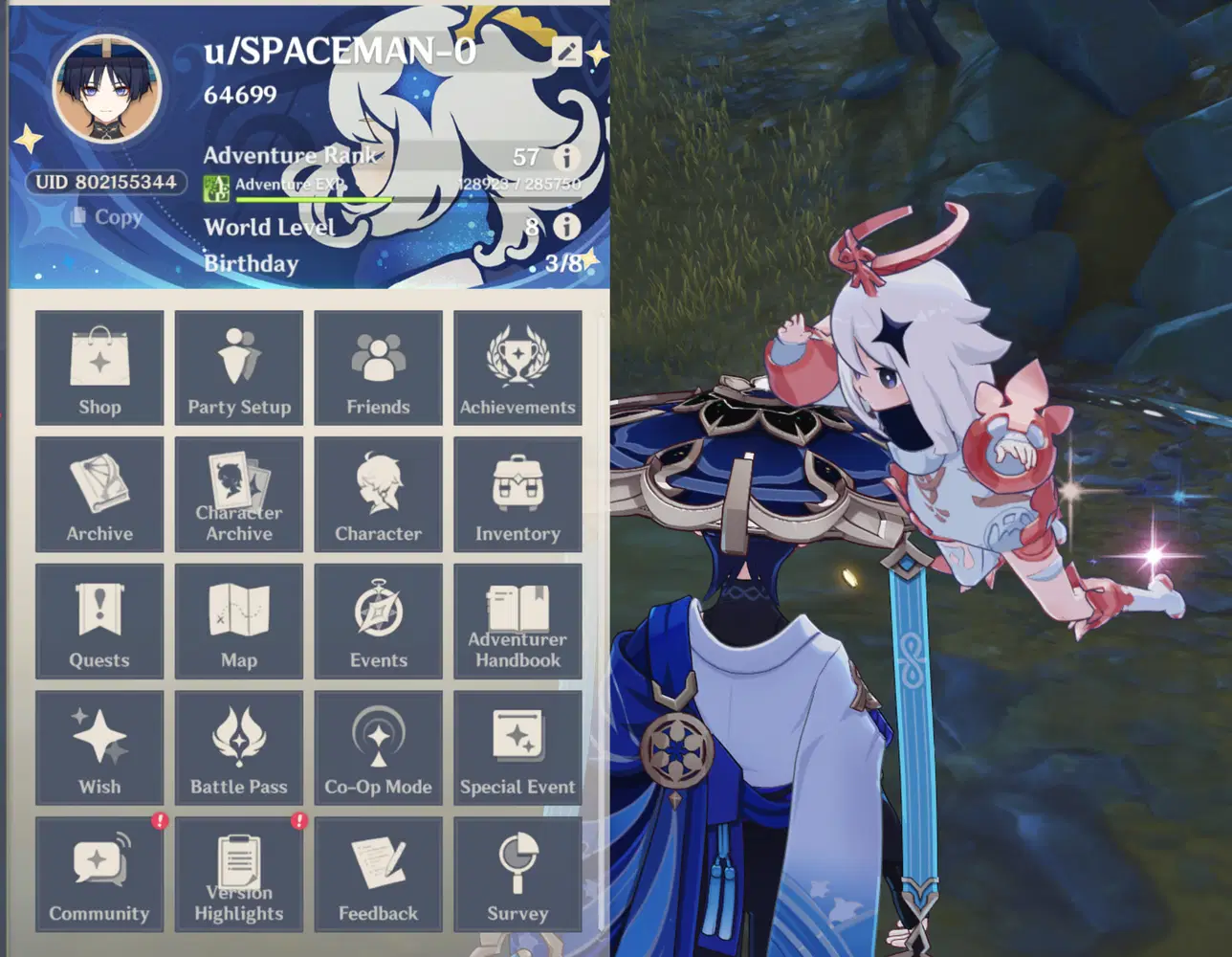
Task: Open the Wish screen
Action: coord(99,746)
